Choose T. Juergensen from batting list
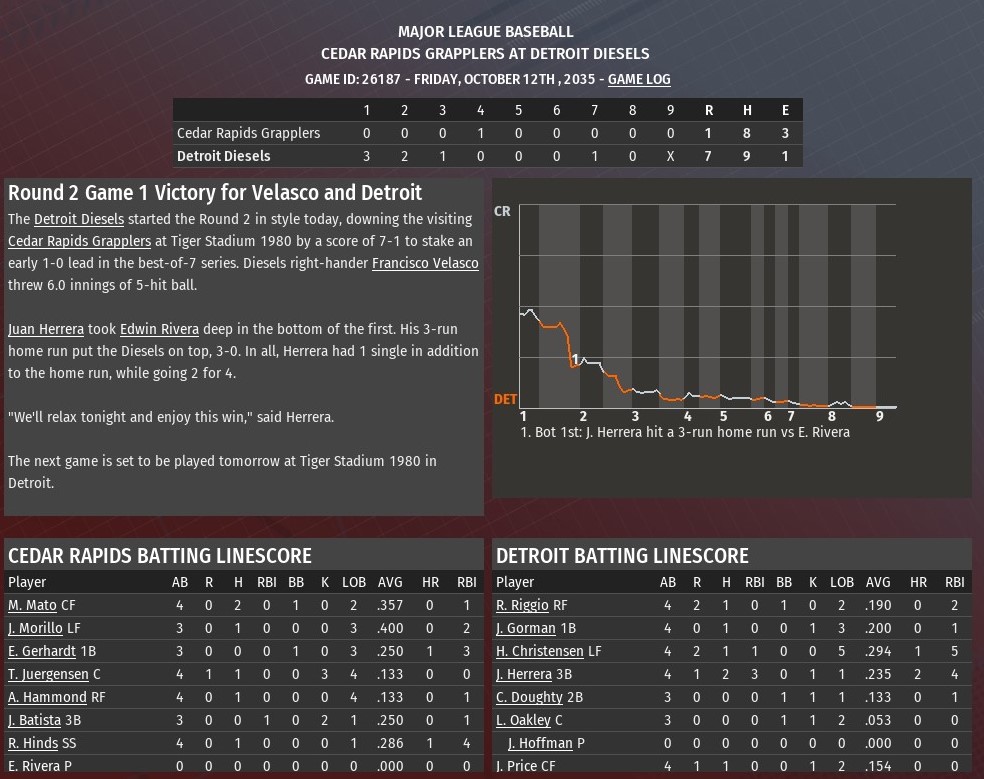984x779 pixels. tap(48, 674)
